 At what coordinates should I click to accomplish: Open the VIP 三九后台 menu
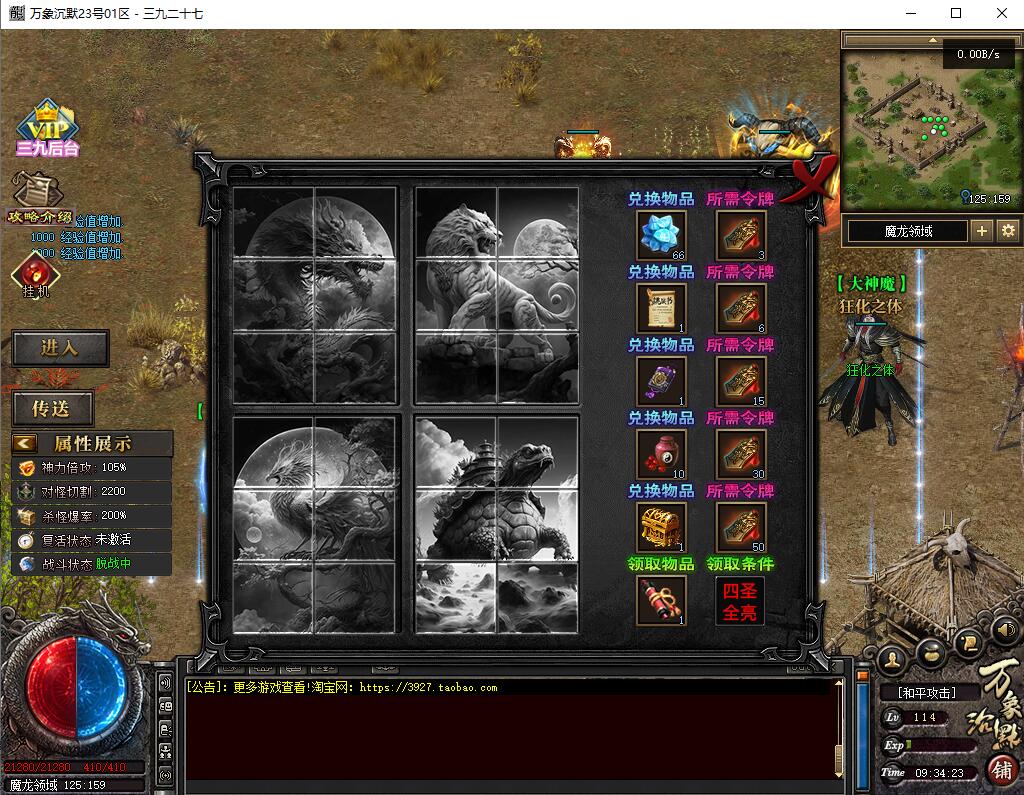46,129
